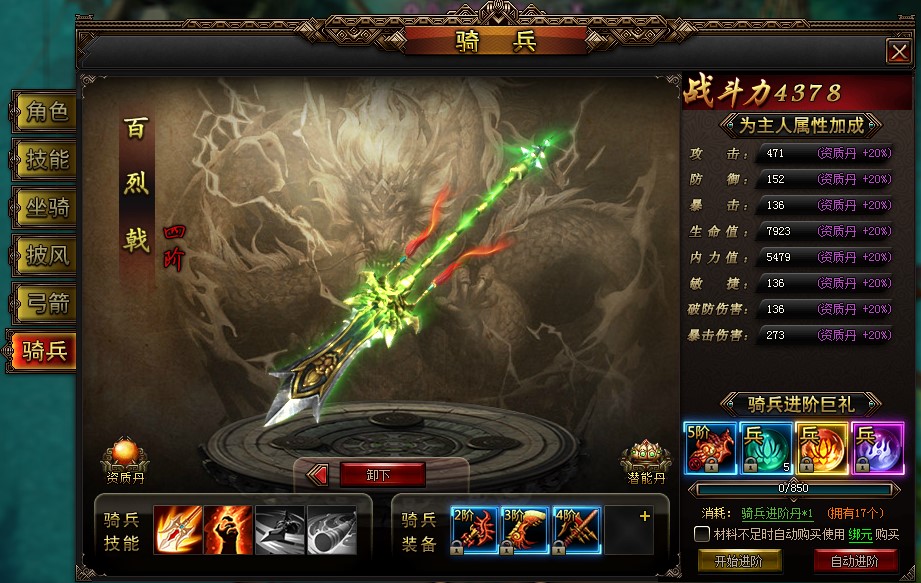Select the 2阶 cavalry equipment slot
This screenshot has height=583, width=921.
coord(475,530)
